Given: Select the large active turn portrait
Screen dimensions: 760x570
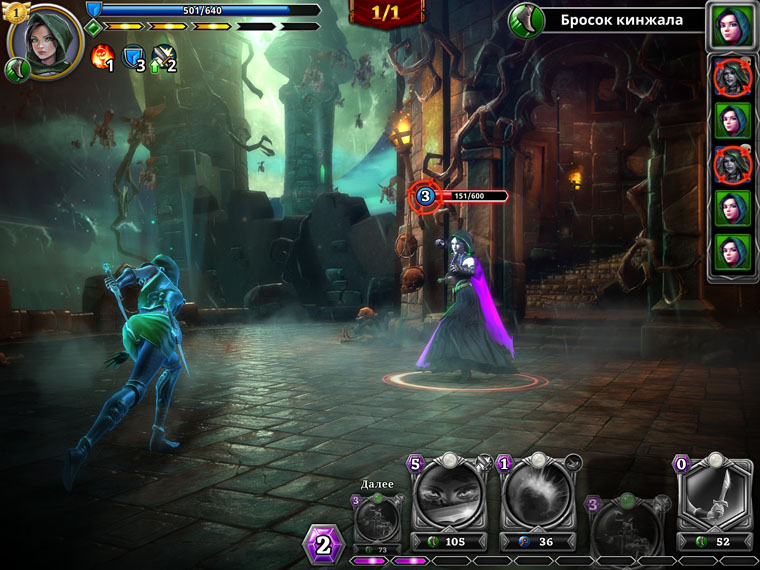Looking at the screenshot, I should (731, 26).
